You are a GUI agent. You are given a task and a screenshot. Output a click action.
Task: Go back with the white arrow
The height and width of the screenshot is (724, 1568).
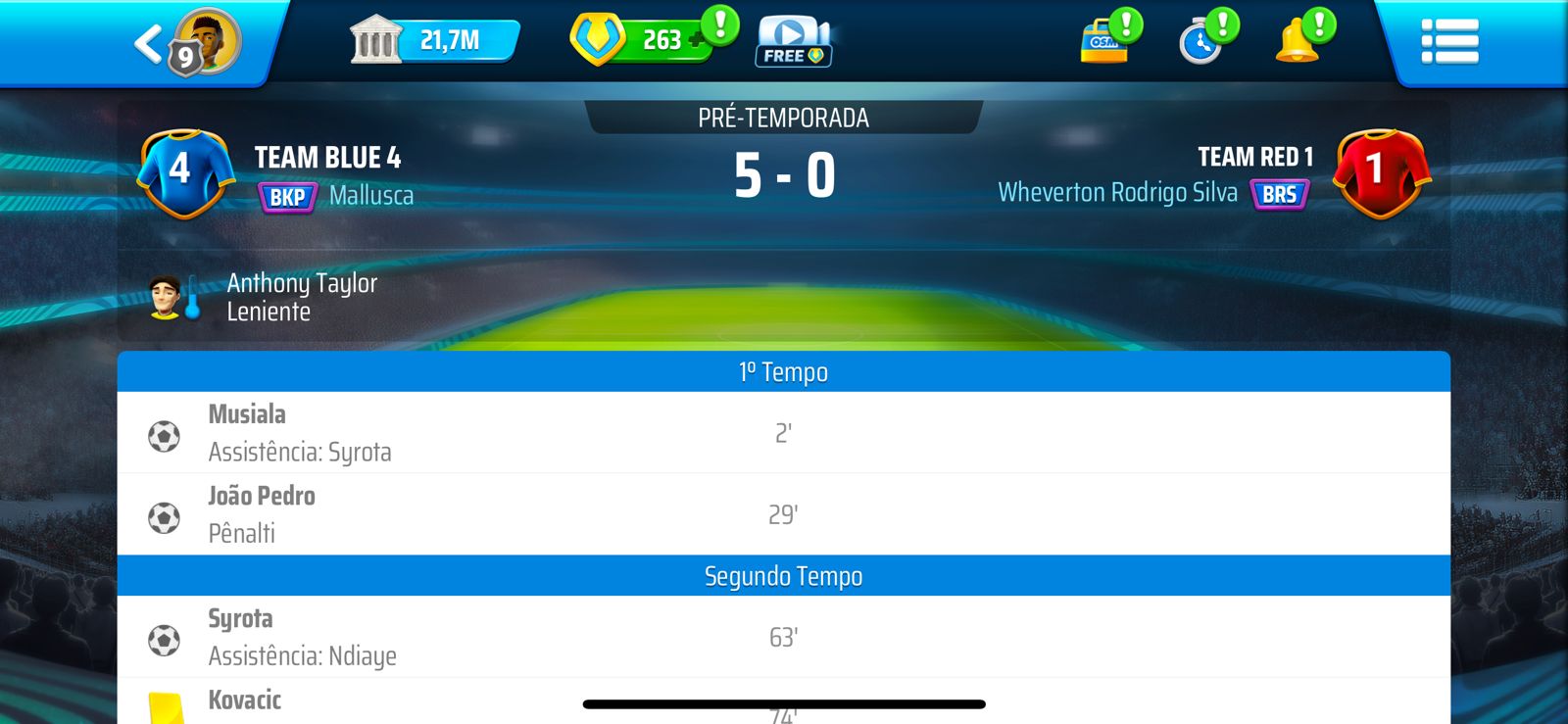tap(149, 44)
